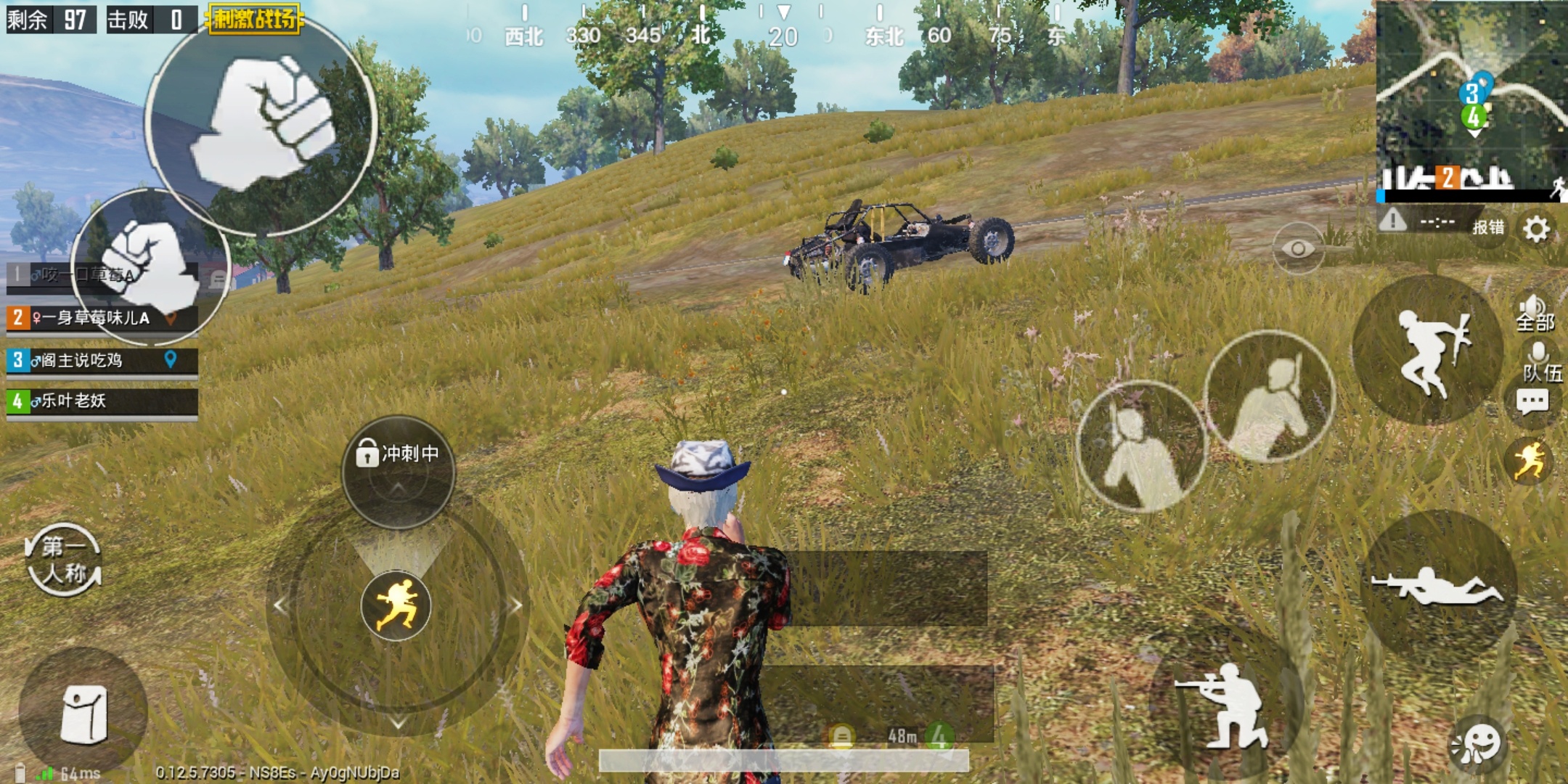Image resolution: width=1568 pixels, height=784 pixels.
Task: Report a bug with 报错 button
Action: [x=1487, y=227]
